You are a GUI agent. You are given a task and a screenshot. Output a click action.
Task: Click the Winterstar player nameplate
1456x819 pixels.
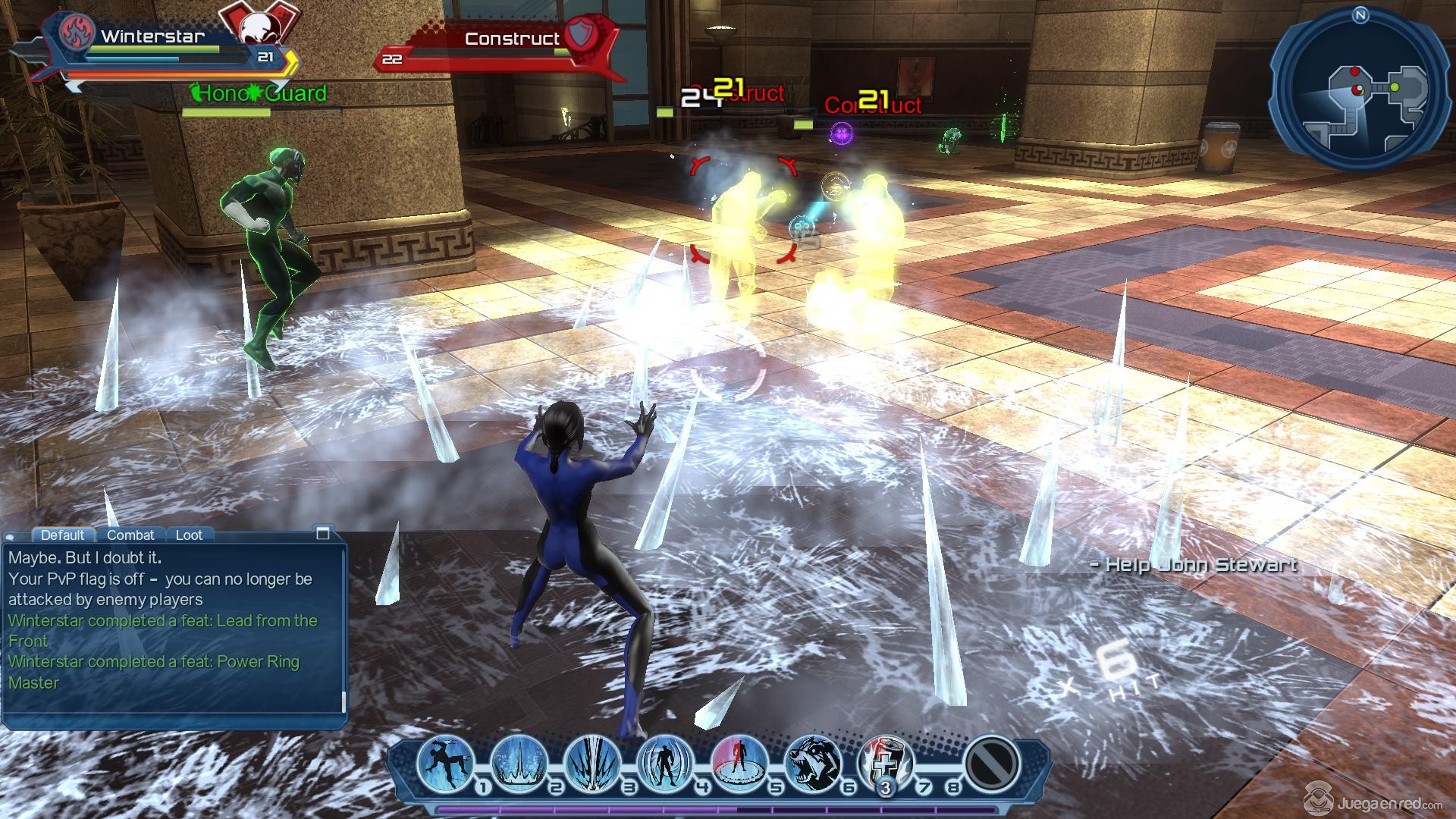(x=152, y=36)
